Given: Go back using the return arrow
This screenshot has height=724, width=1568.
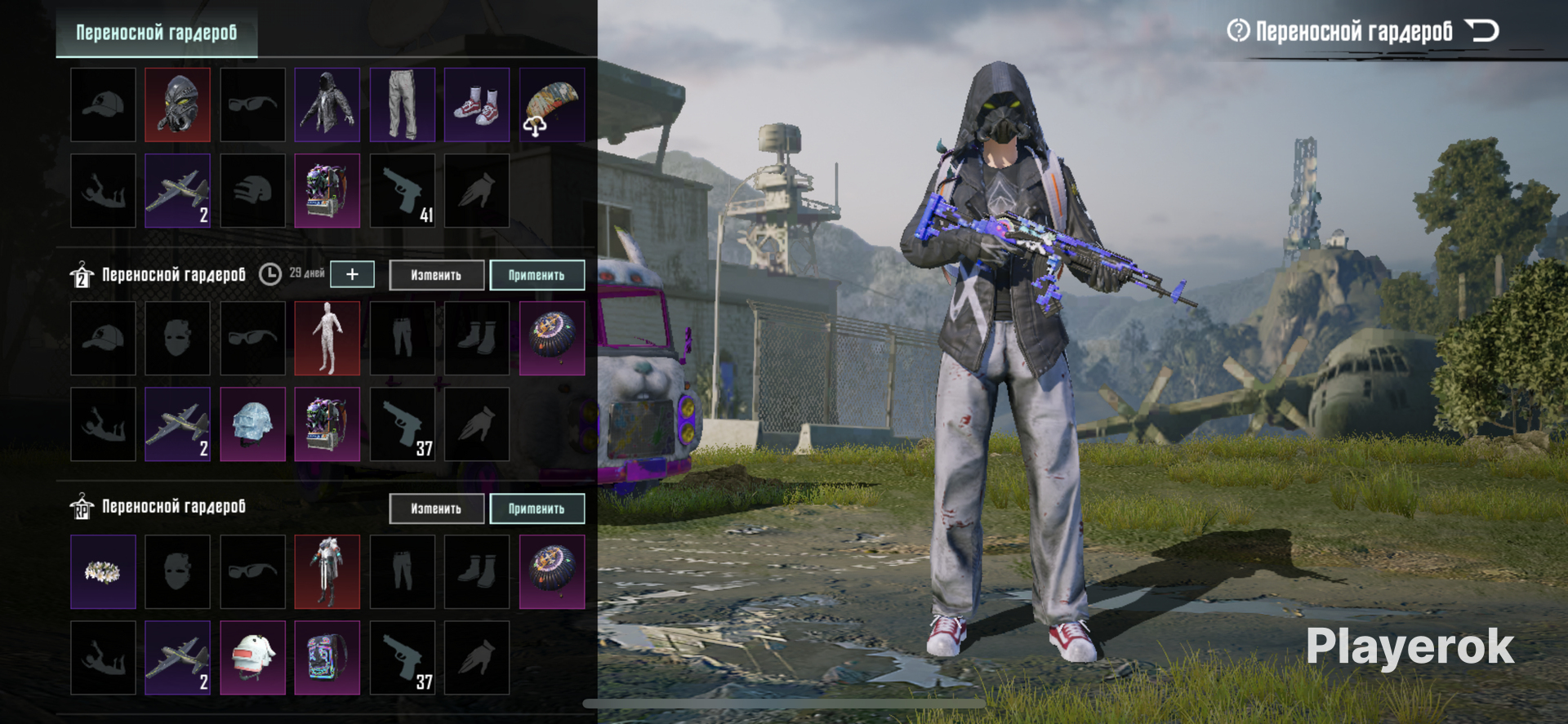Looking at the screenshot, I should [1481, 31].
